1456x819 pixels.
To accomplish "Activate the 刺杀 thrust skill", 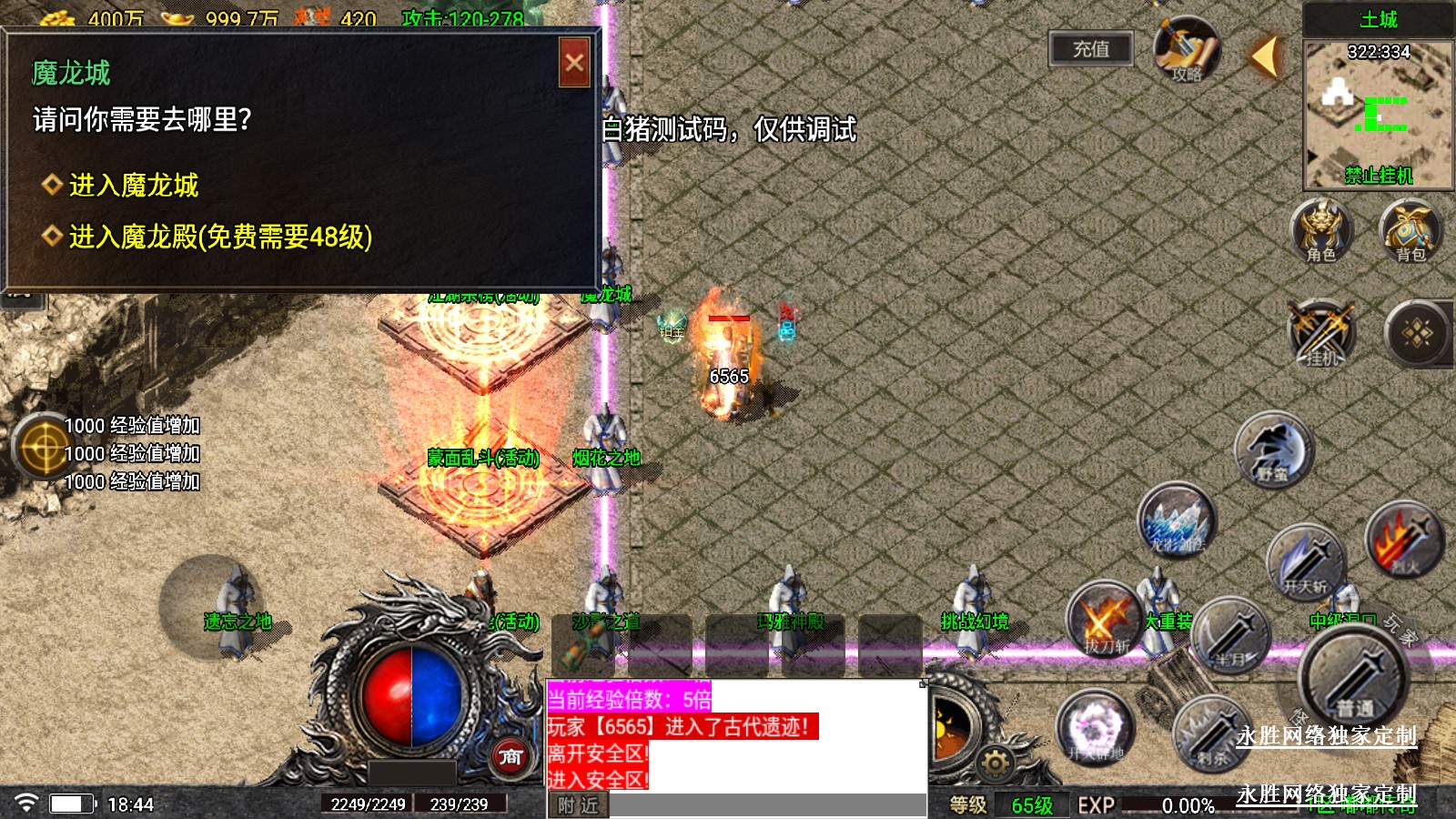I will [x=1211, y=733].
